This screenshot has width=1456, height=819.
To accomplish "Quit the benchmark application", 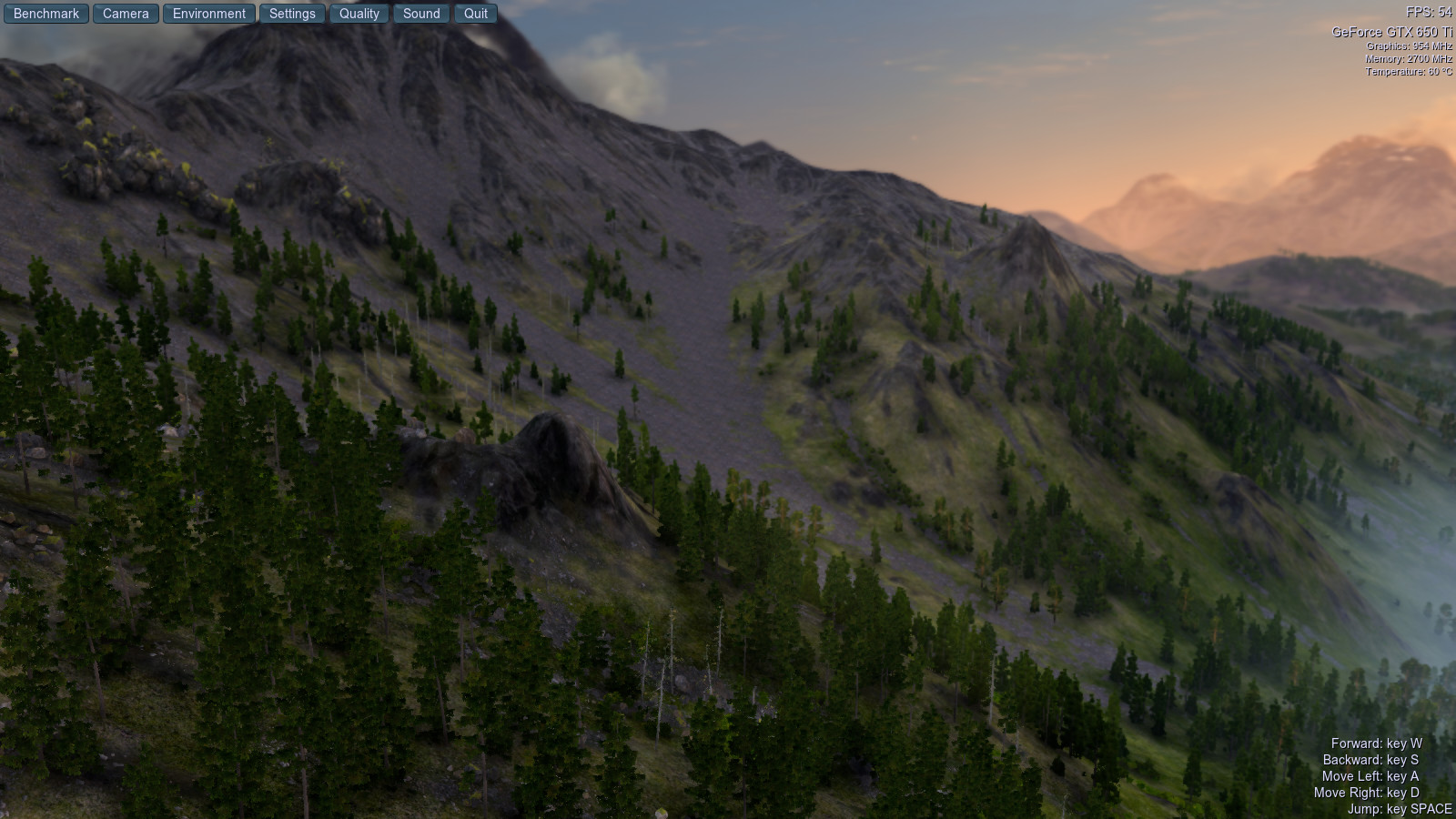I will (476, 14).
